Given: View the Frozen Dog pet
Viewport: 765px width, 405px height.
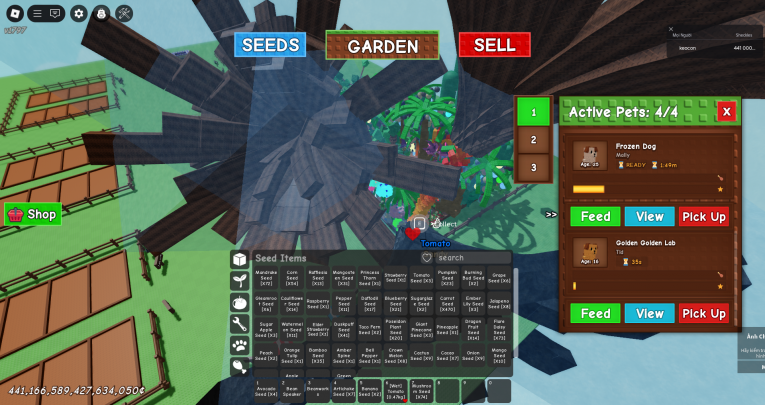Looking at the screenshot, I should click(649, 216).
